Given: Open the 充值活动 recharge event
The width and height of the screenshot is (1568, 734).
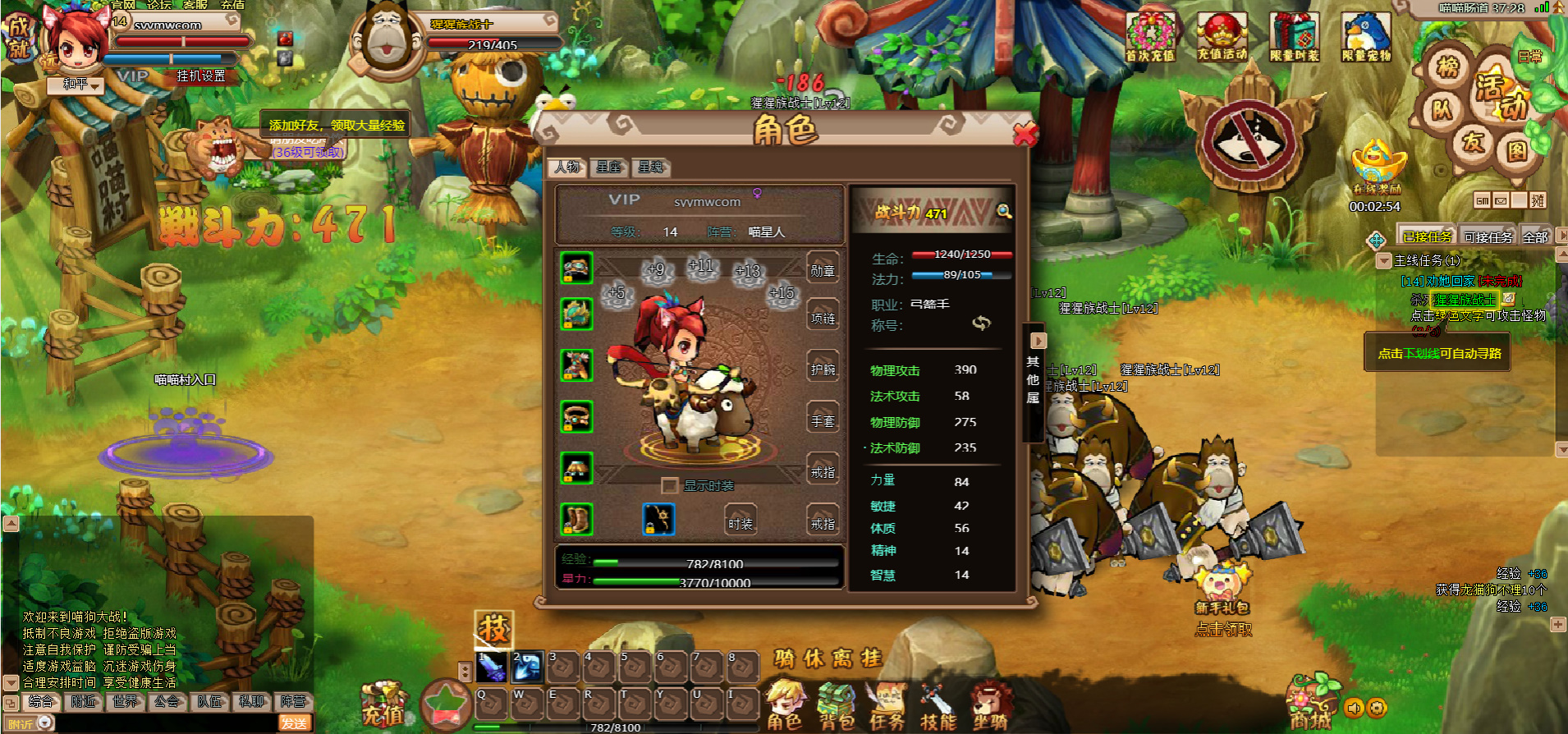Looking at the screenshot, I should coord(1222,38).
